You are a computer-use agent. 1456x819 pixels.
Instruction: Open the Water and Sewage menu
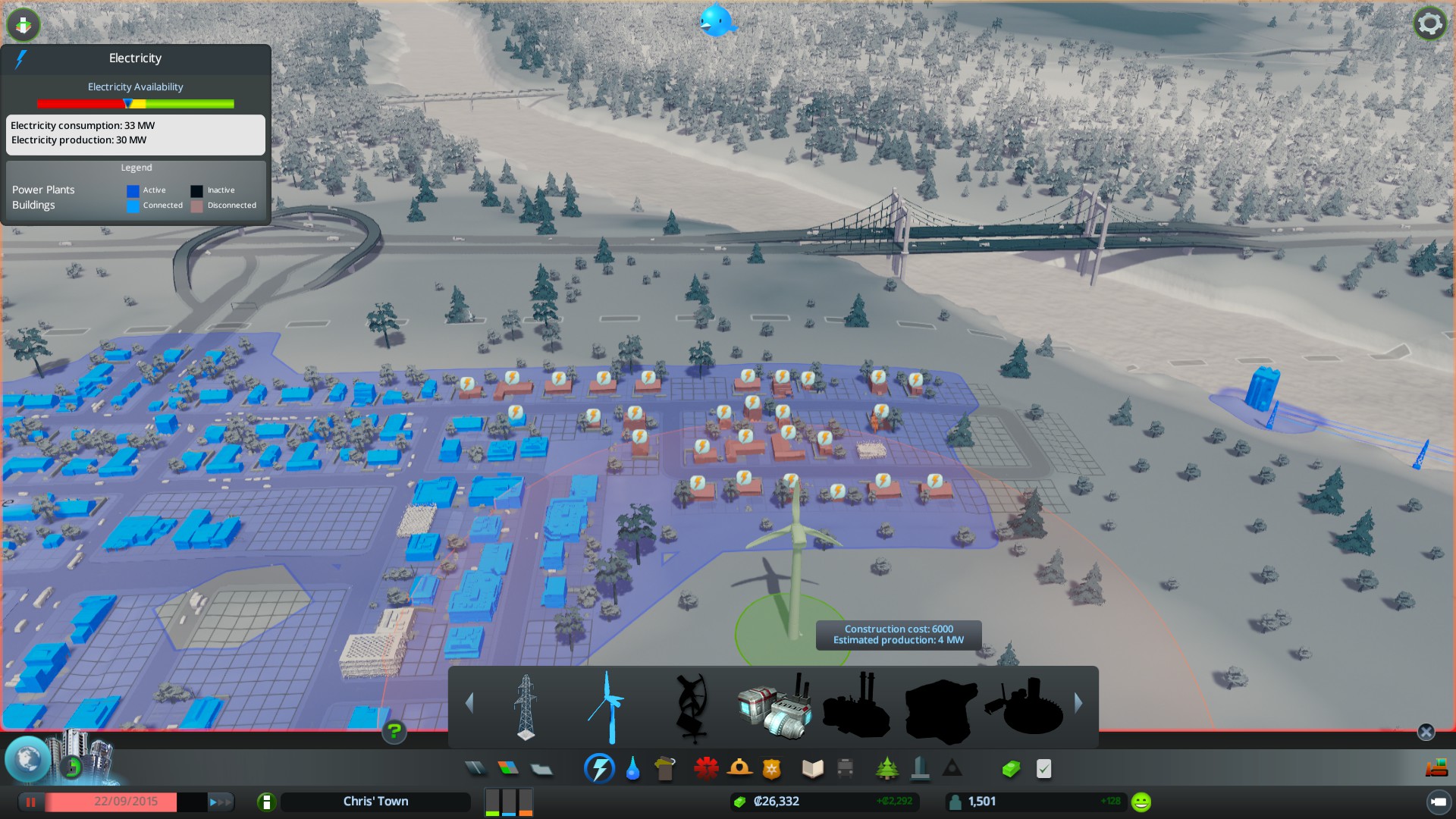pyautogui.click(x=632, y=769)
